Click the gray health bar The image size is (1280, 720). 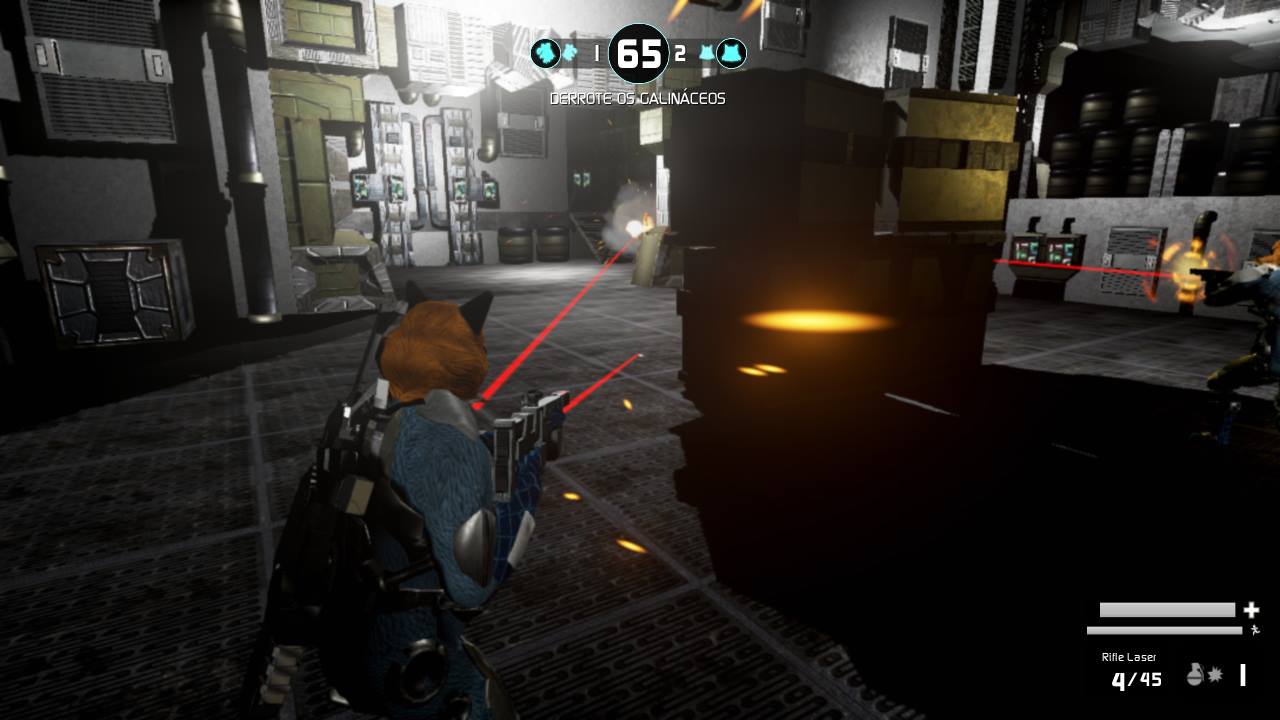coord(1167,610)
